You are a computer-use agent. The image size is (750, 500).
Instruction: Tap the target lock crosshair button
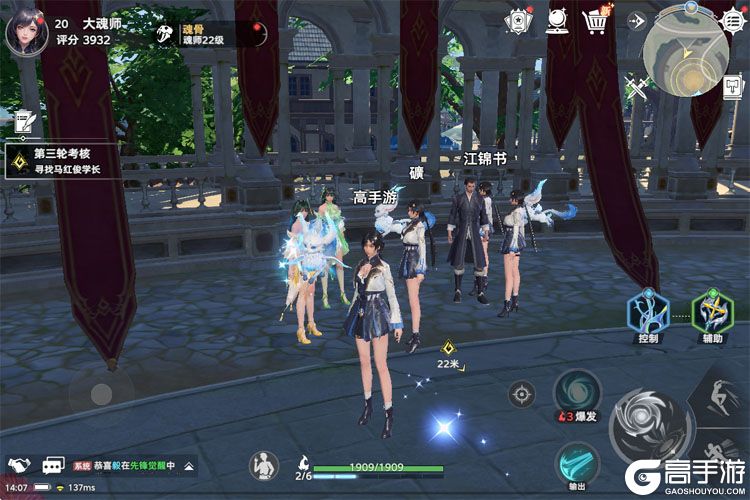click(521, 393)
